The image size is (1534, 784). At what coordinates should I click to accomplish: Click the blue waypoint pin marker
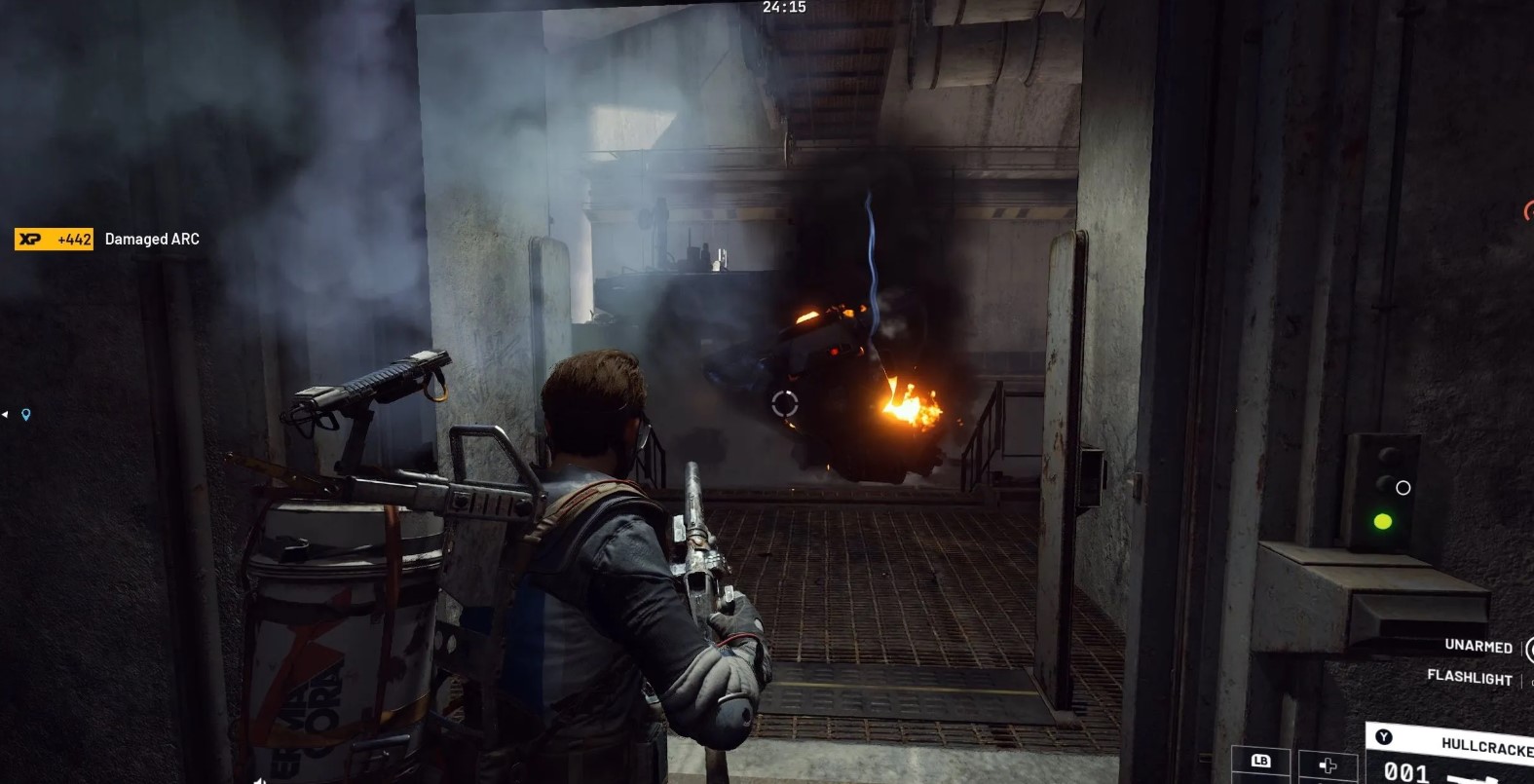point(26,414)
